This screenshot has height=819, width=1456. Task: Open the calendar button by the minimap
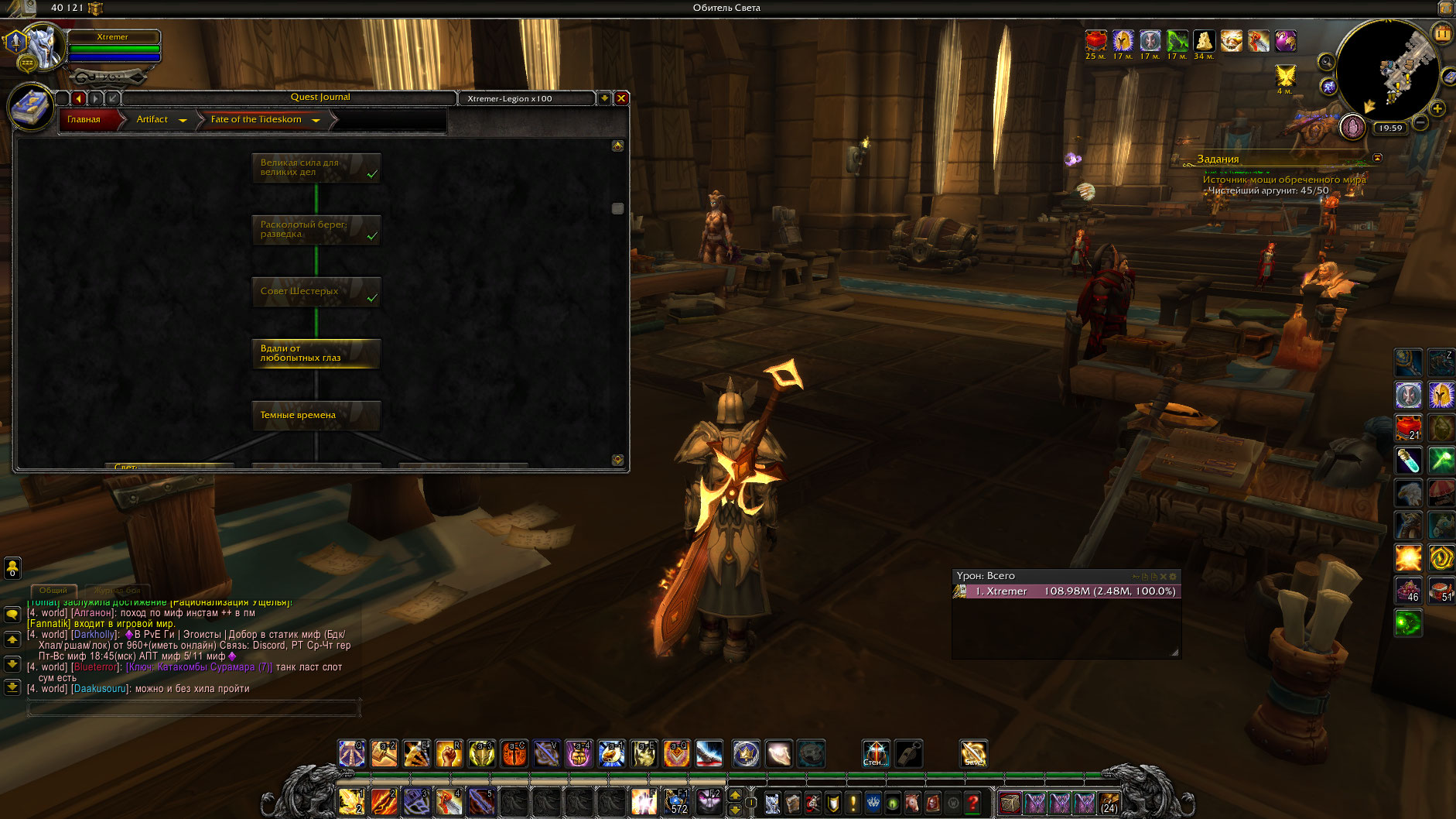[1443, 33]
